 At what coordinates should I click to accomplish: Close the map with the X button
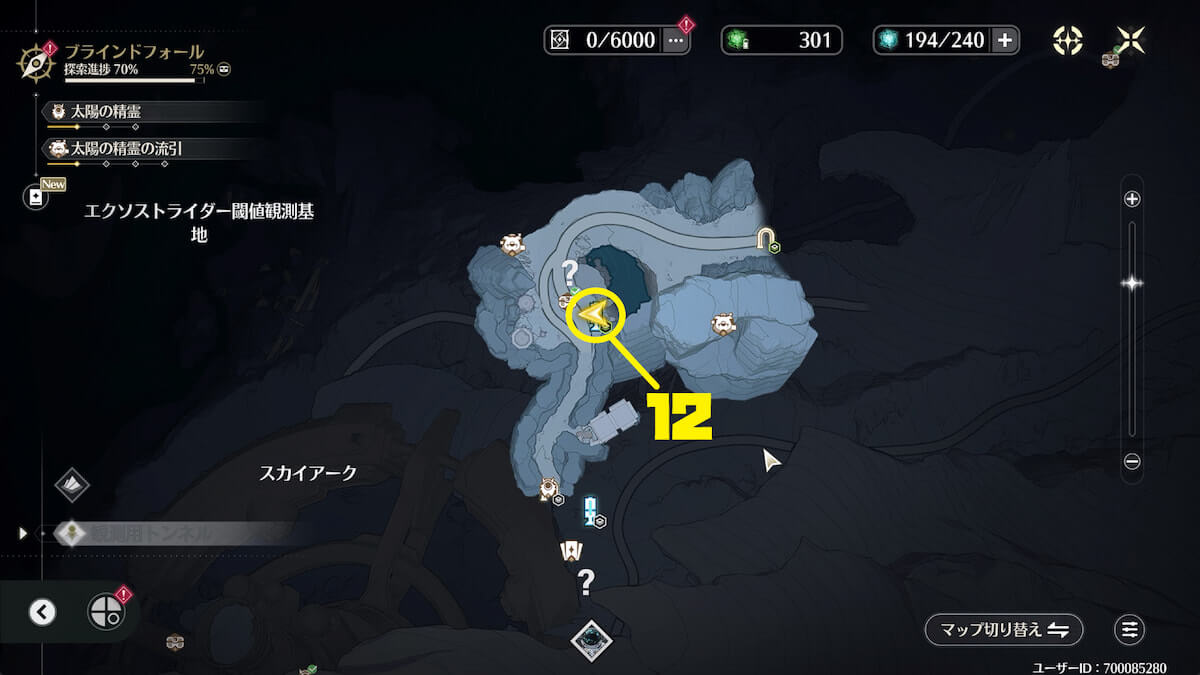tap(1130, 40)
